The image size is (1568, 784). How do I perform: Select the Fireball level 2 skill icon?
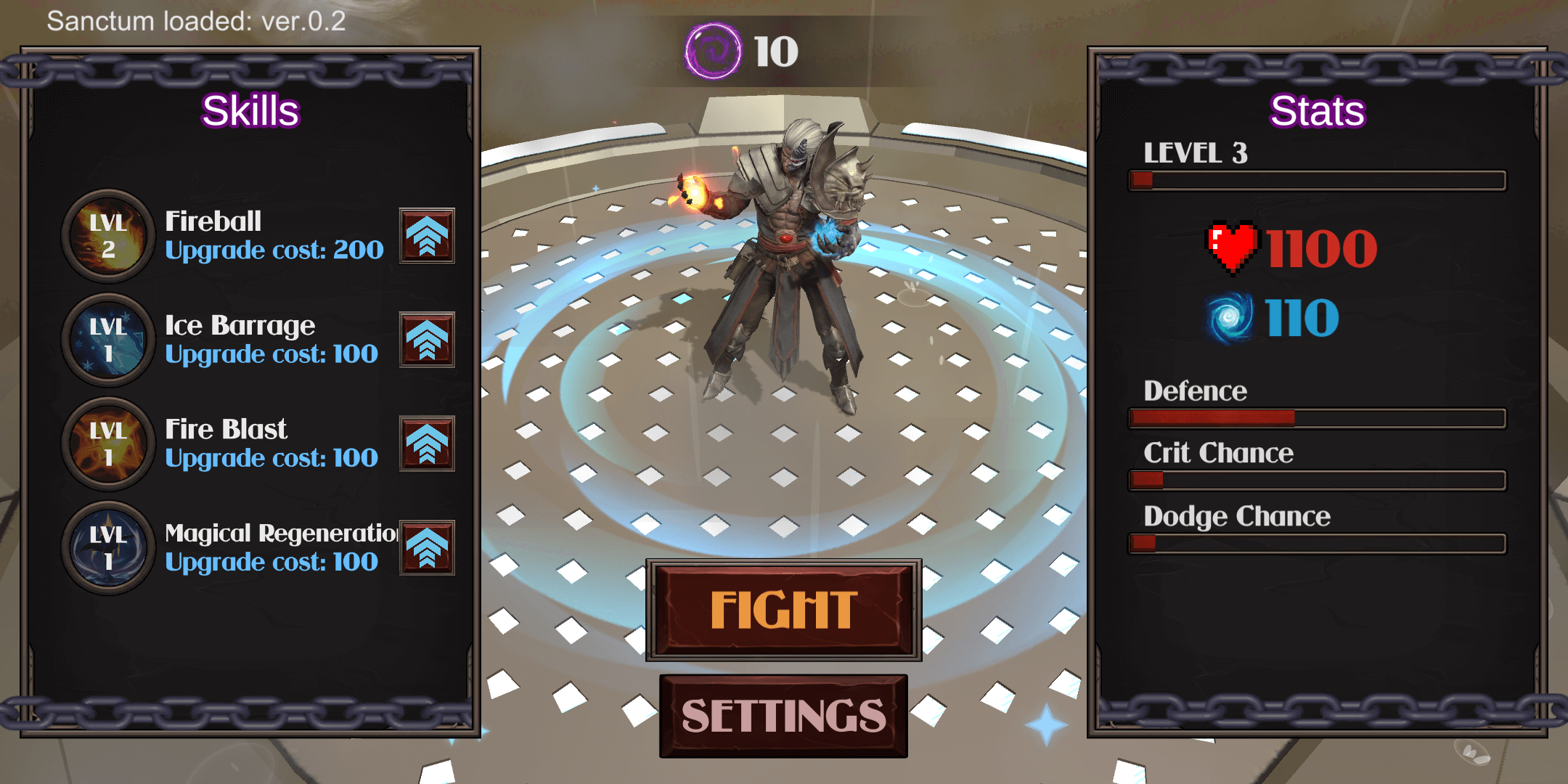tap(108, 236)
